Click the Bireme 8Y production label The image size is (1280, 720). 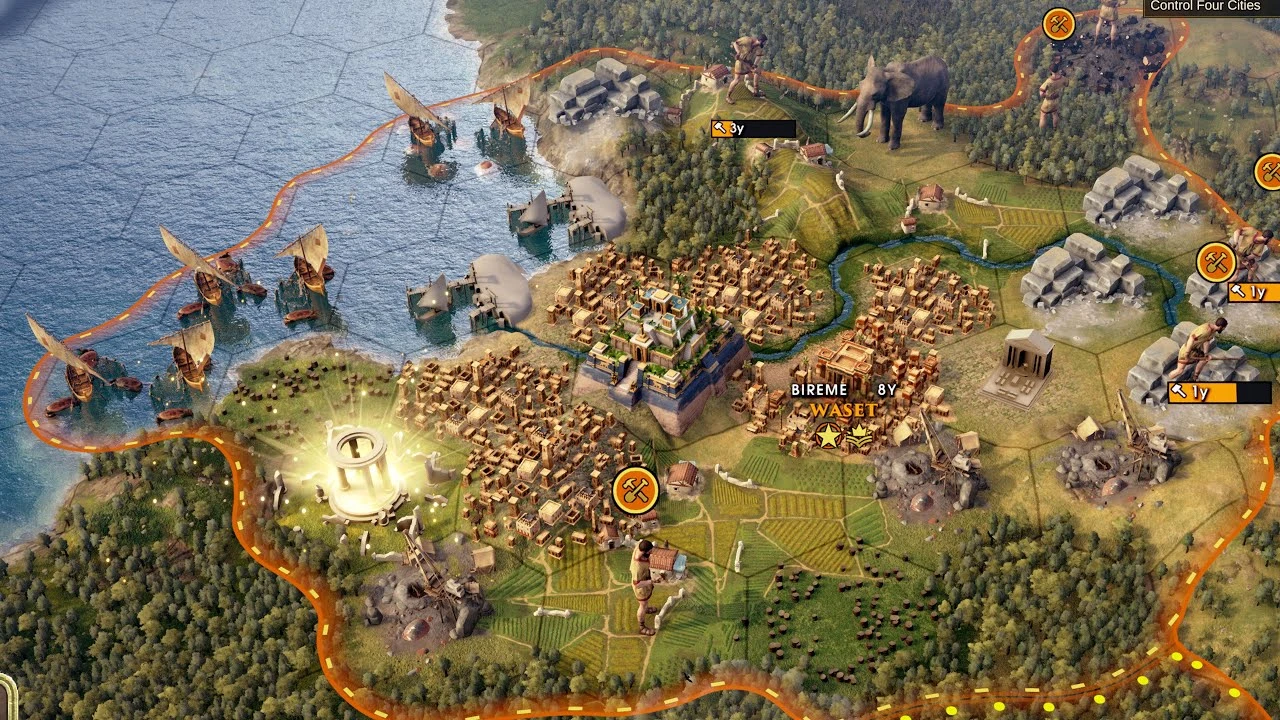(x=843, y=390)
